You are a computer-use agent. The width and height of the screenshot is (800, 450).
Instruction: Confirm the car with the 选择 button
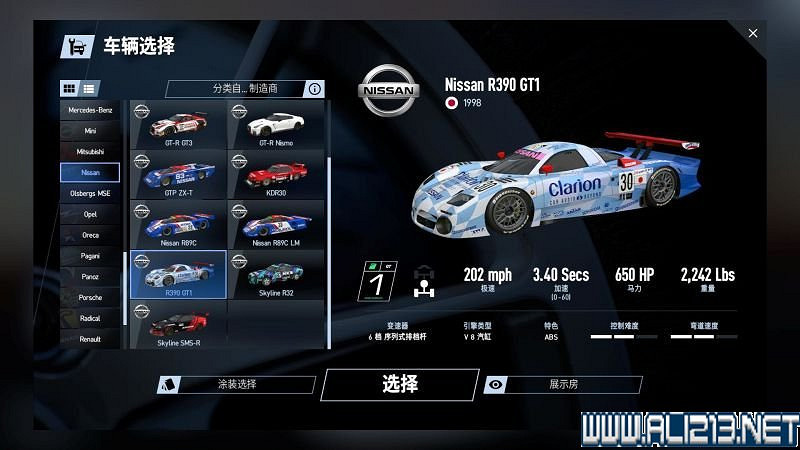pos(399,384)
